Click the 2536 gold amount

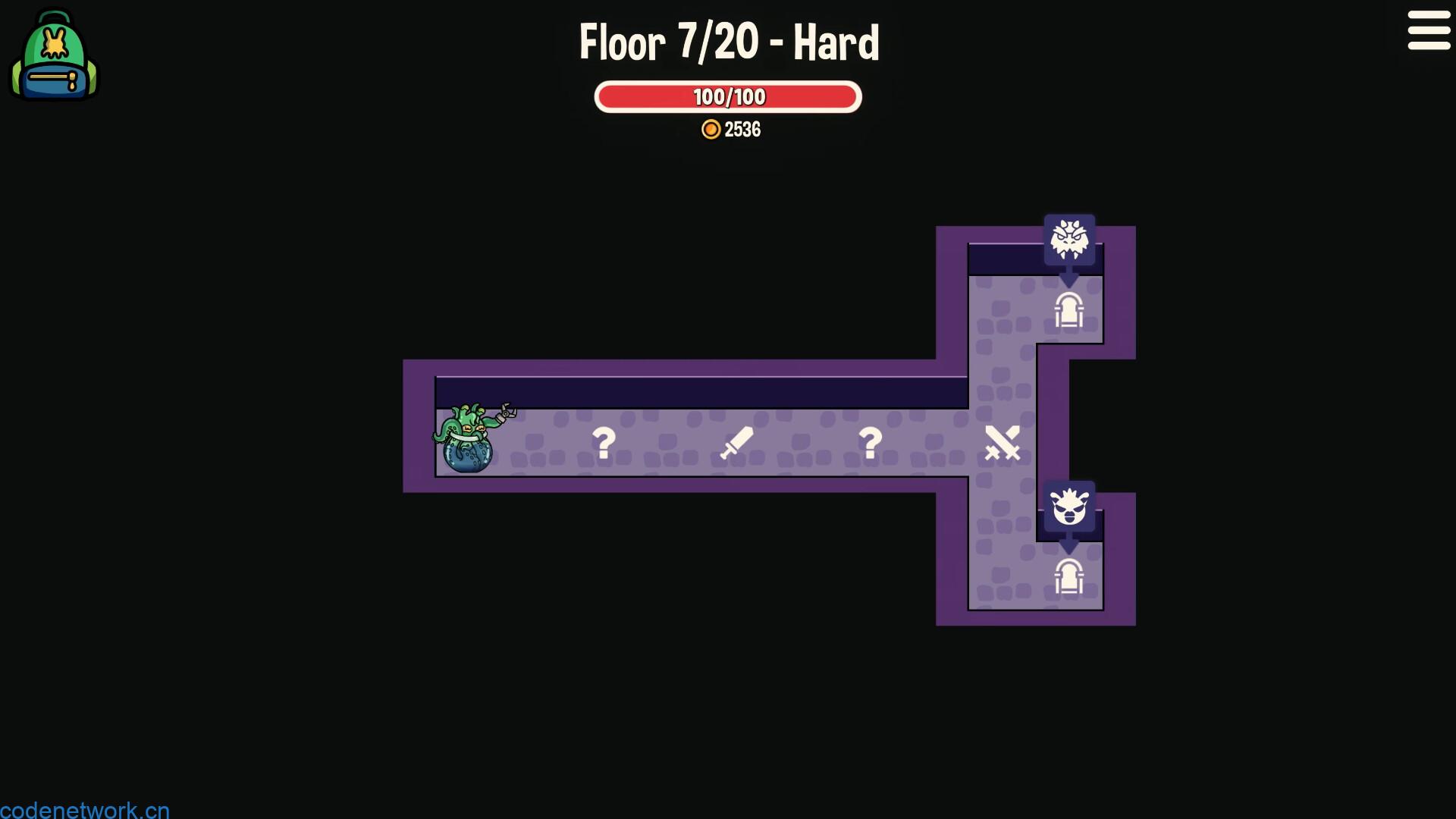(744, 129)
